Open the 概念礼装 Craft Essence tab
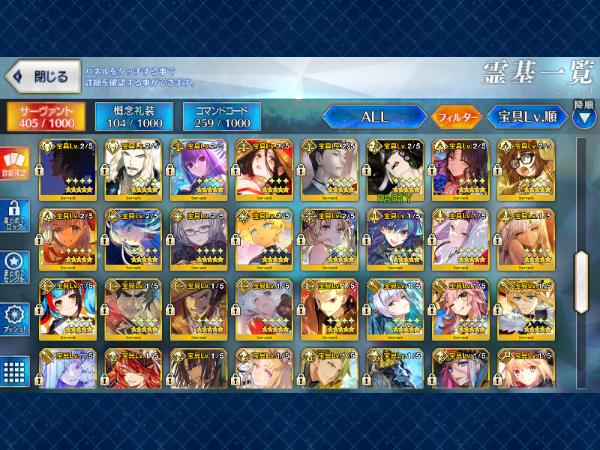 pyautogui.click(x=133, y=117)
